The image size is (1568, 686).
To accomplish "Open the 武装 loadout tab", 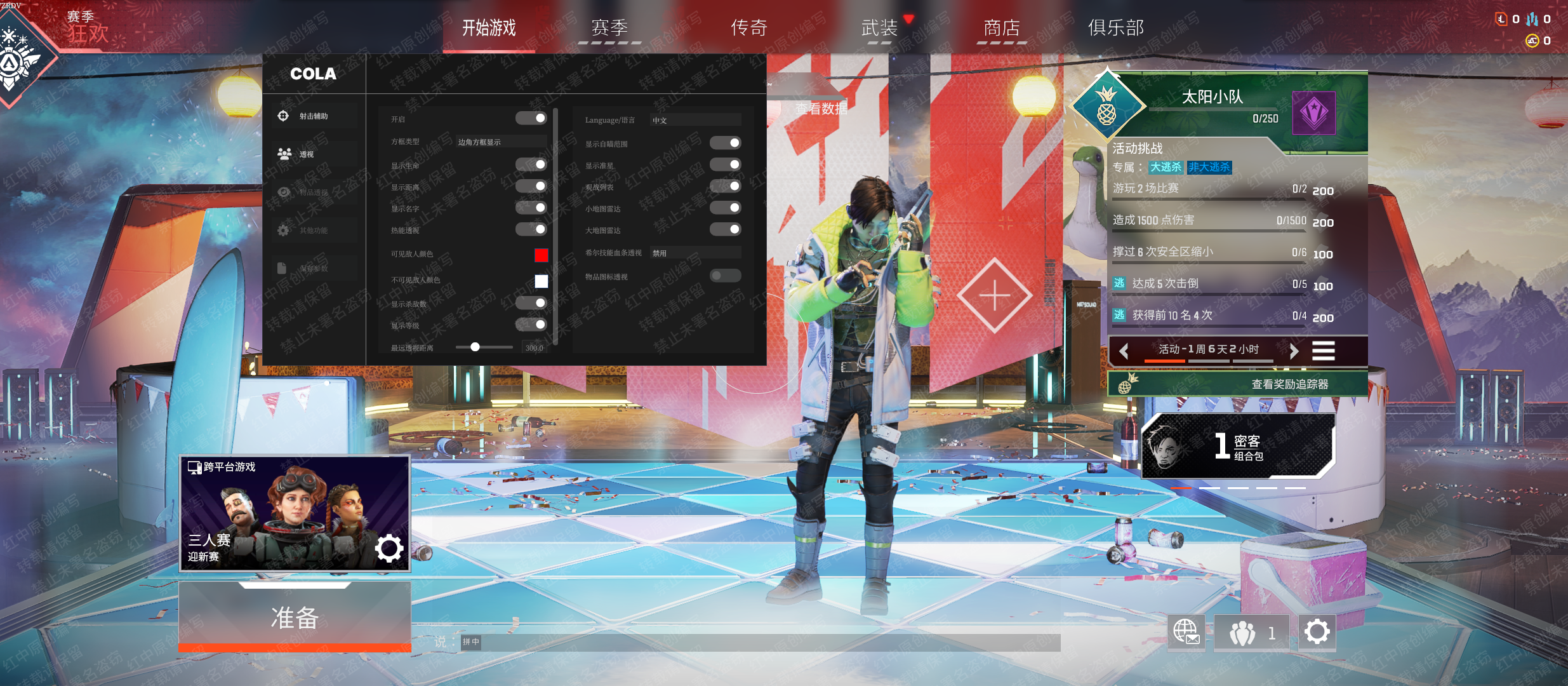I will pyautogui.click(x=879, y=28).
